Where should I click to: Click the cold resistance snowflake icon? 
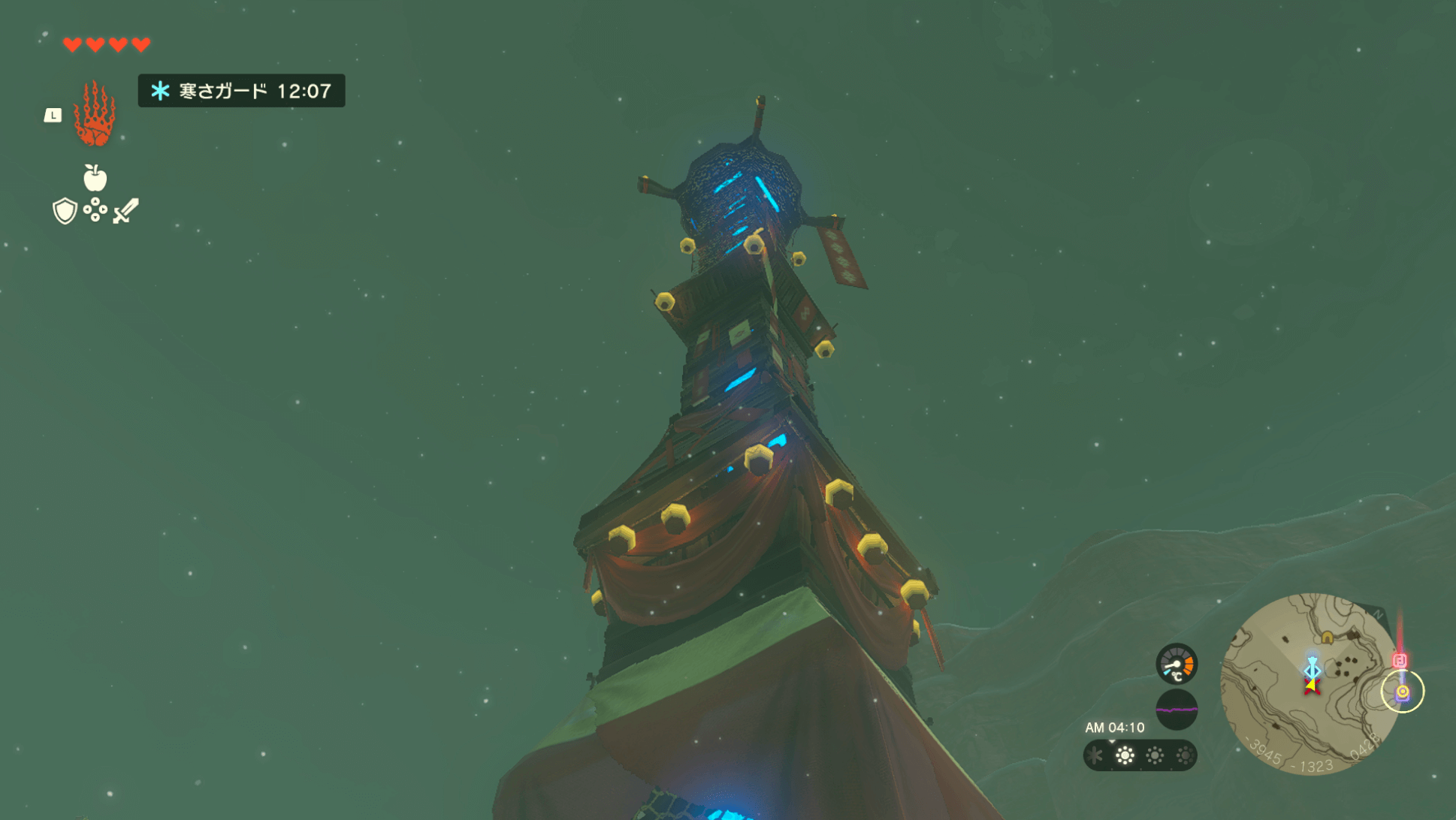(160, 91)
